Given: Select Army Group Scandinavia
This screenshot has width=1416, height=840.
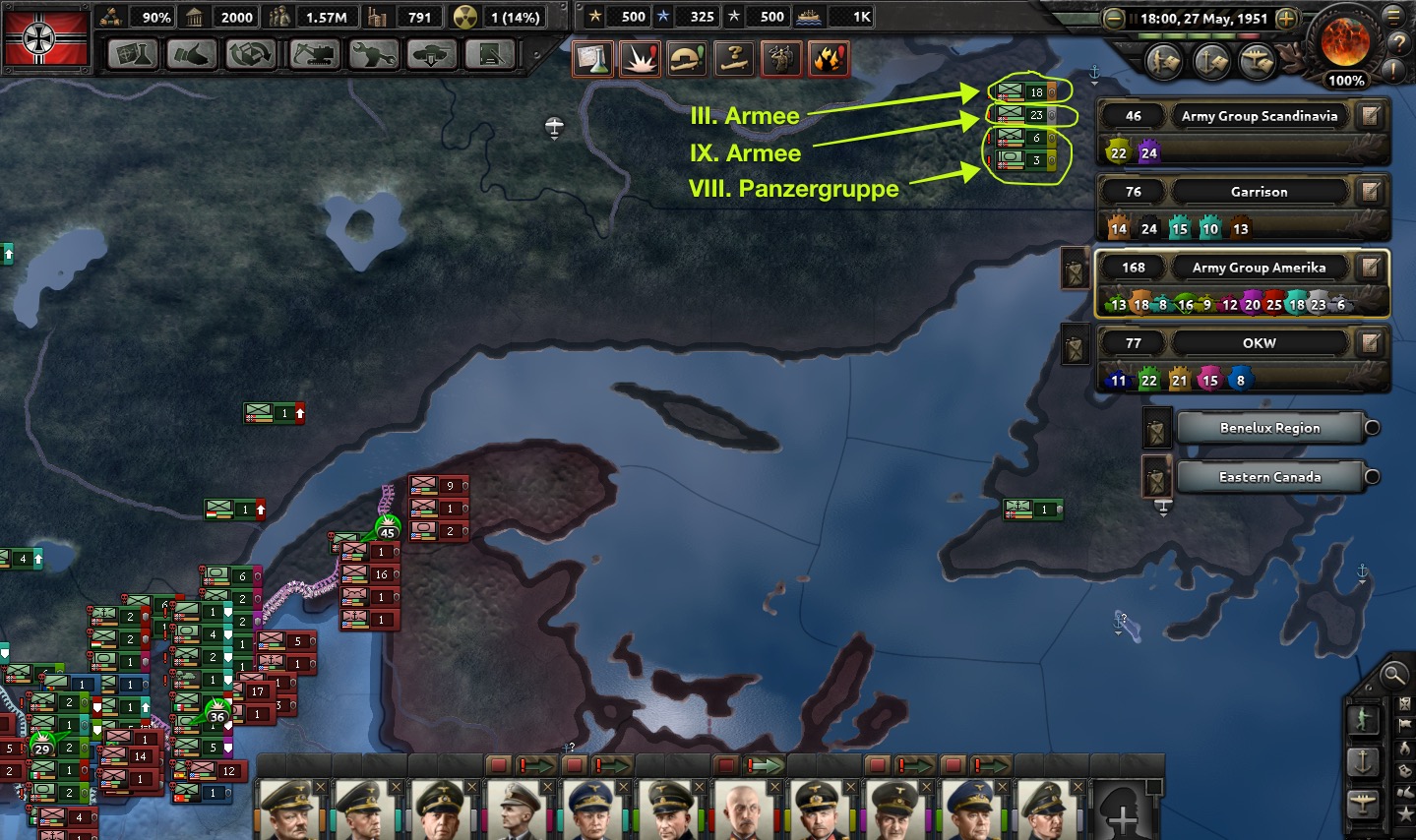Looking at the screenshot, I should (x=1259, y=116).
